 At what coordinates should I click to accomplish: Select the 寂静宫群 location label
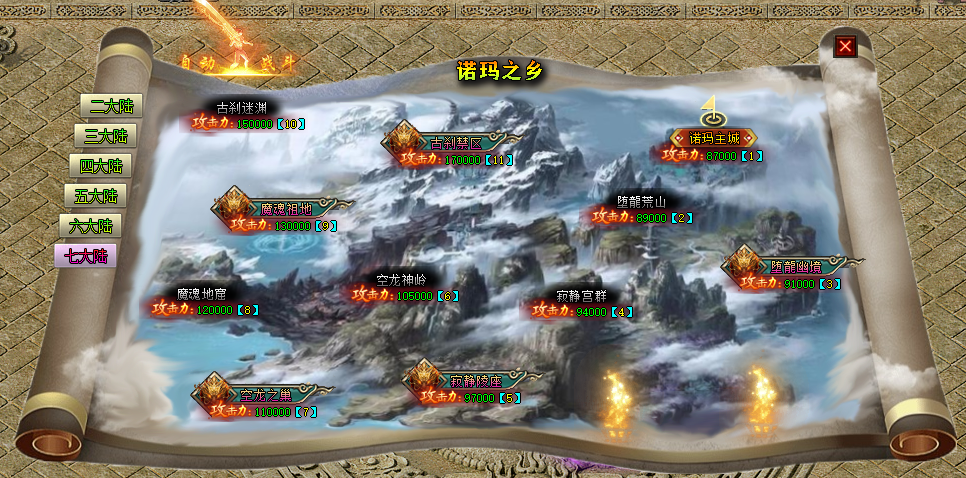coord(581,296)
